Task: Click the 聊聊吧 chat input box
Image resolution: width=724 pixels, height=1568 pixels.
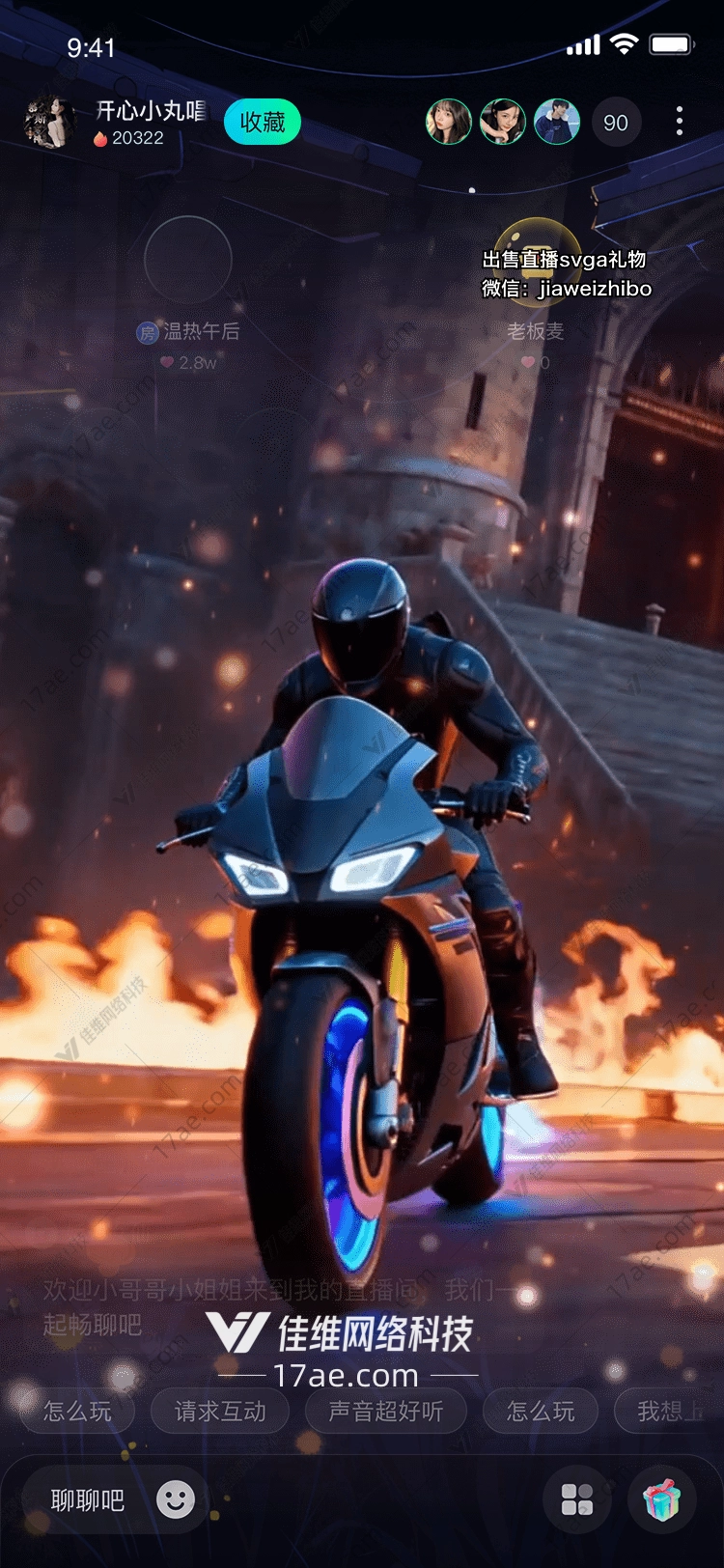Action: 88,1500
